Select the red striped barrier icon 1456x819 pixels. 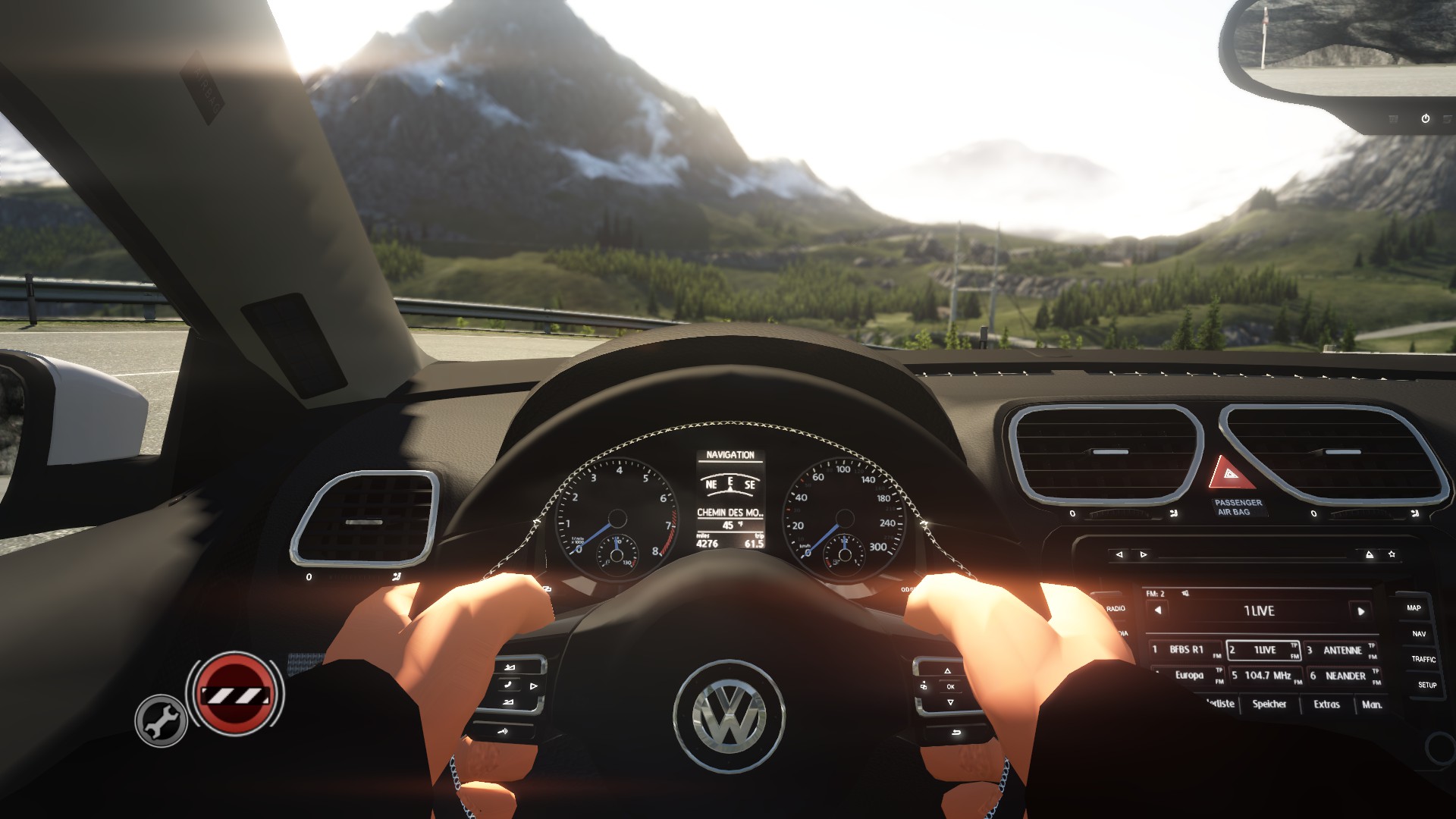pos(234,694)
